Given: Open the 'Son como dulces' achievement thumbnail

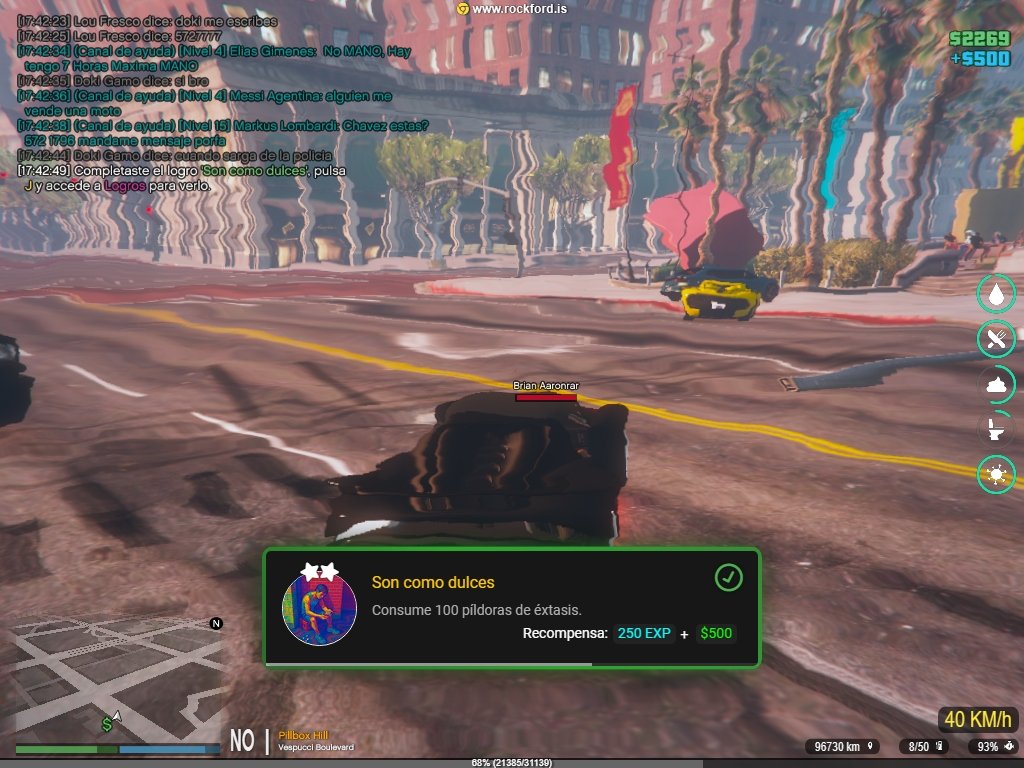Looking at the screenshot, I should coord(320,608).
